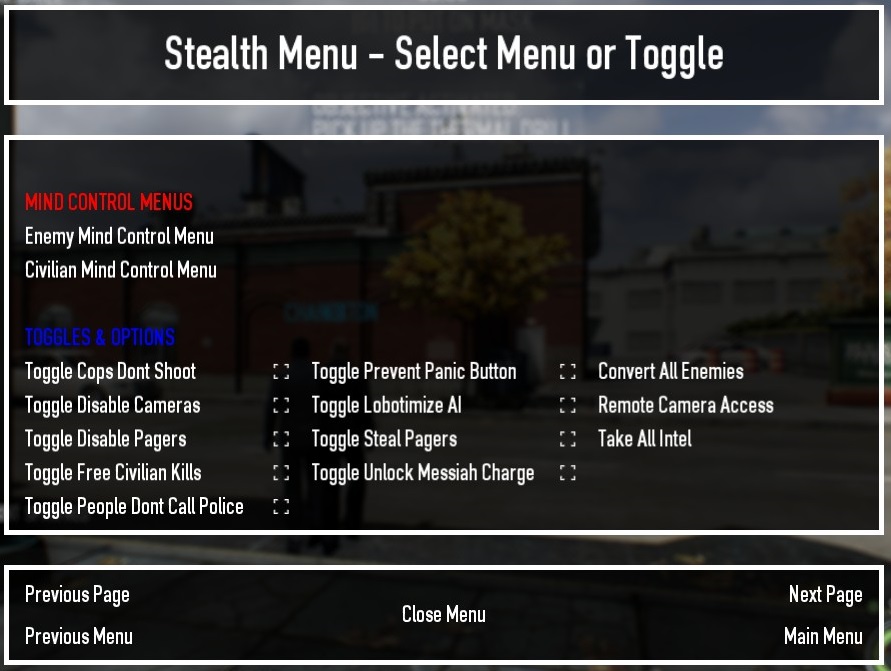This screenshot has height=671, width=891.
Task: Toggle Prevent Panic Button option
Action: pos(414,372)
